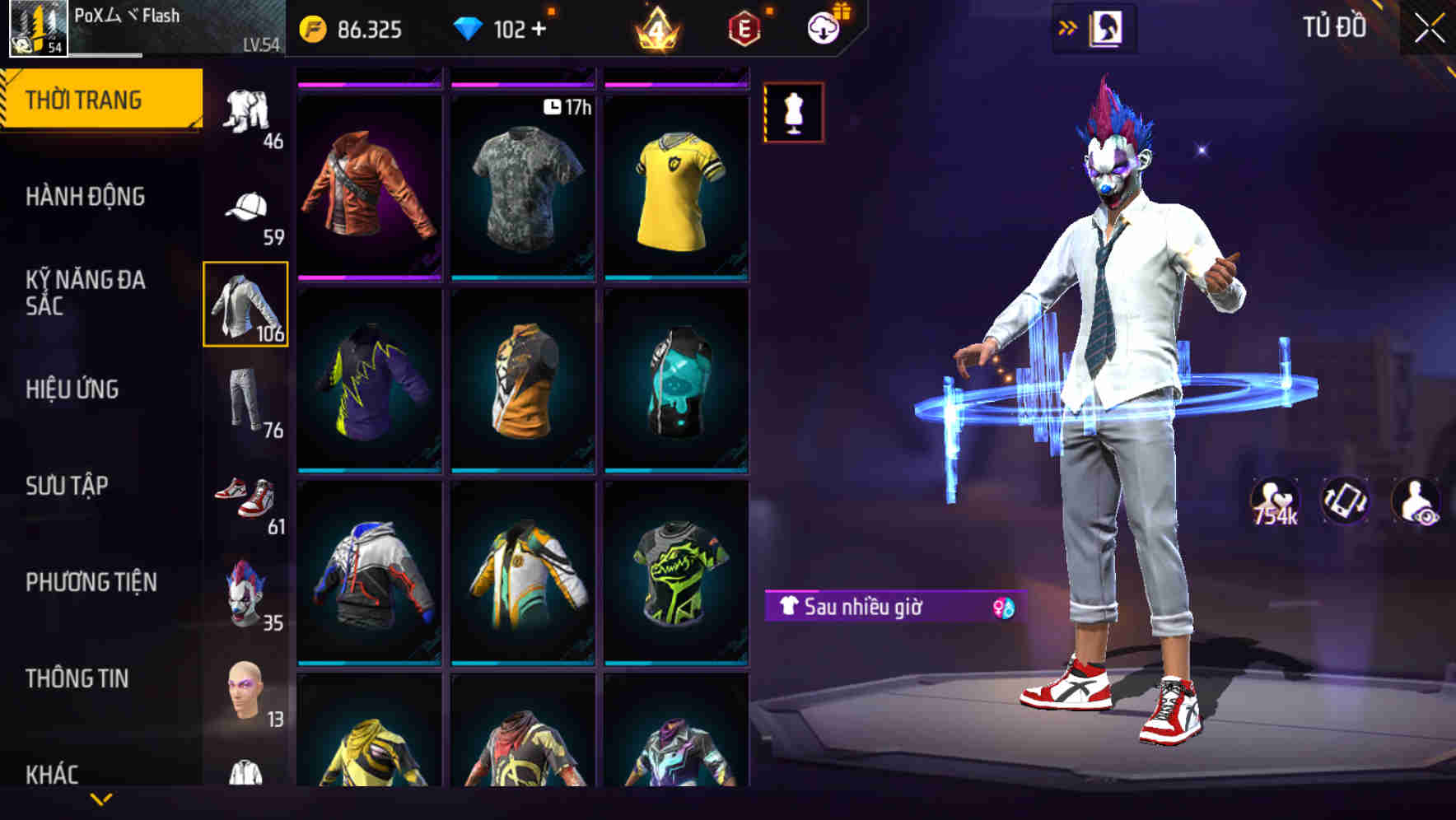Expand the bottom chevron under KHÁC

(x=101, y=799)
